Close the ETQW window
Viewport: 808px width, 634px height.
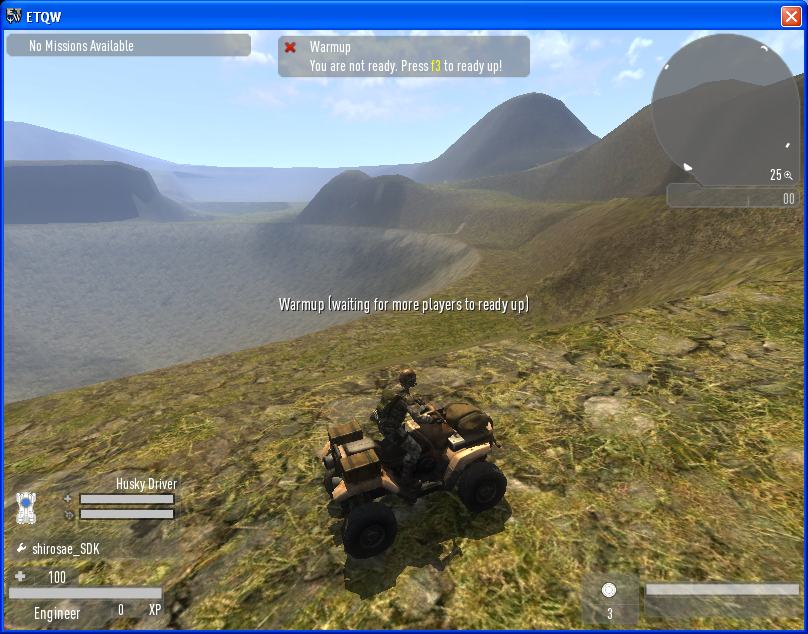pyautogui.click(x=790, y=16)
